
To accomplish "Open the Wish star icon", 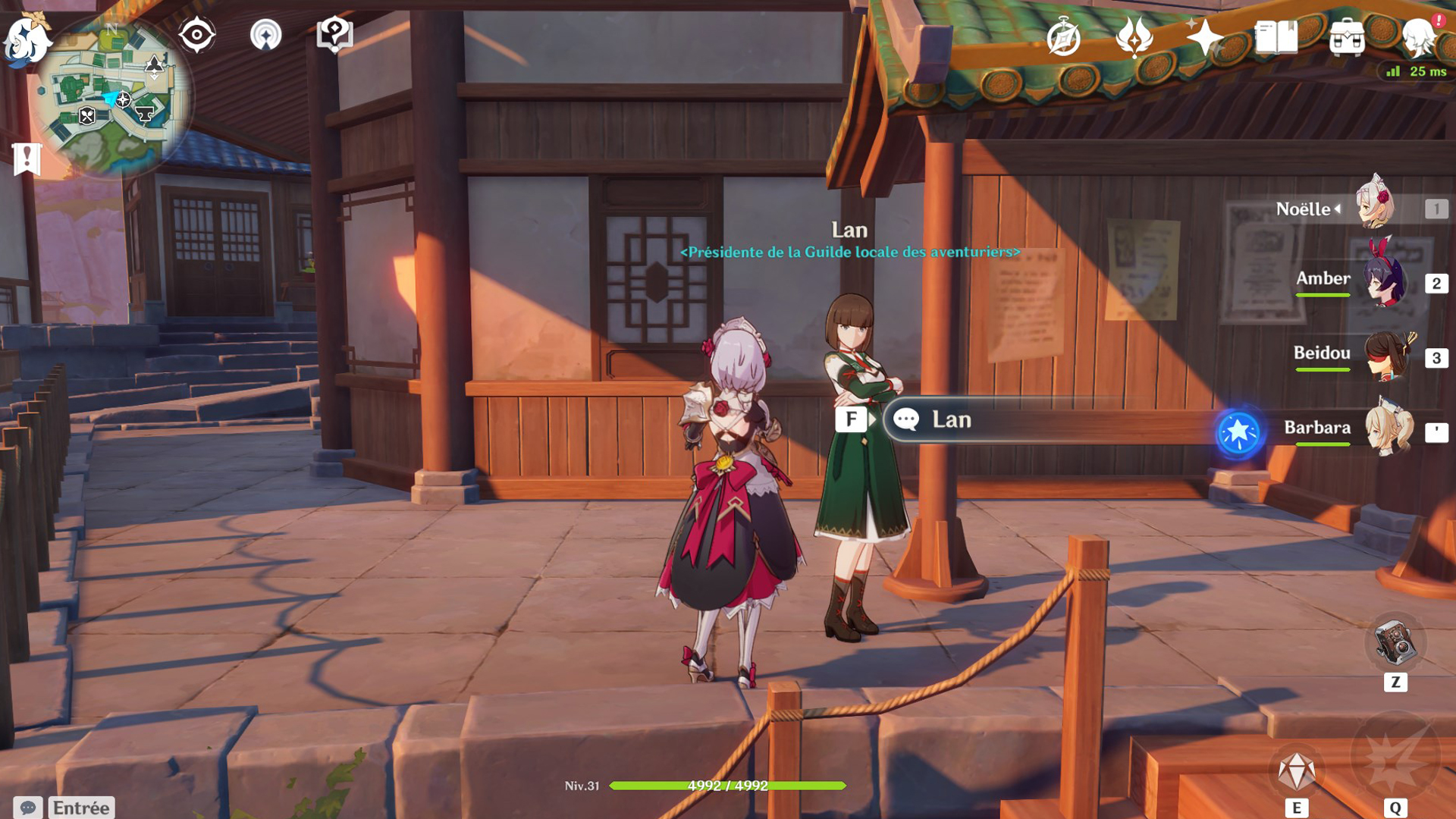I will point(1205,37).
